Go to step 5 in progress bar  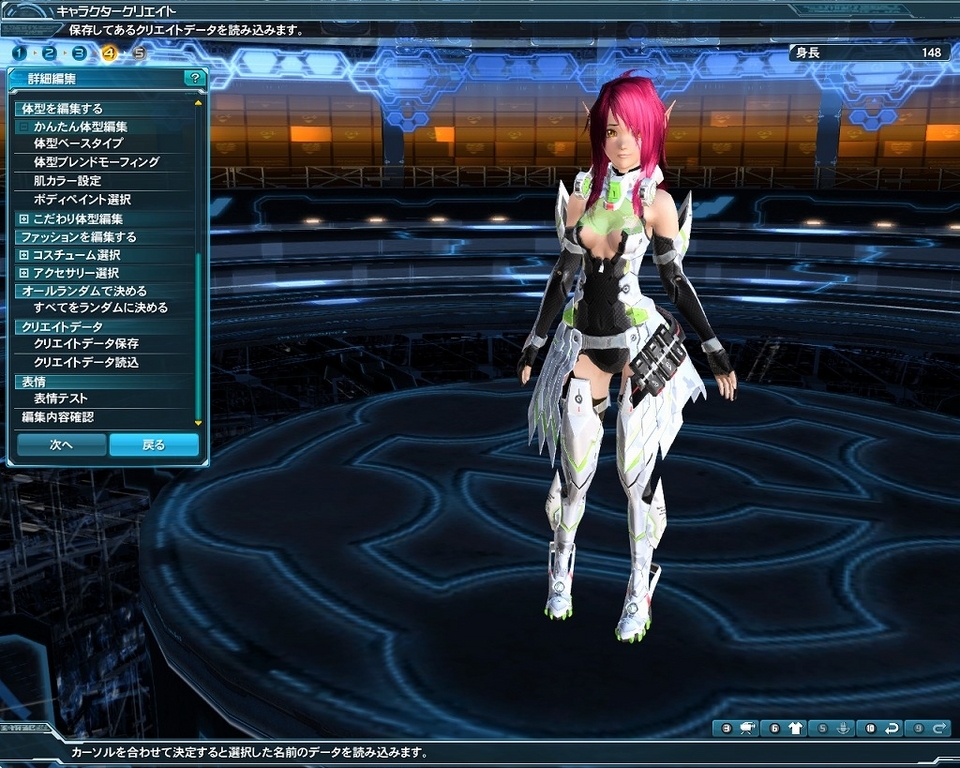coord(139,53)
